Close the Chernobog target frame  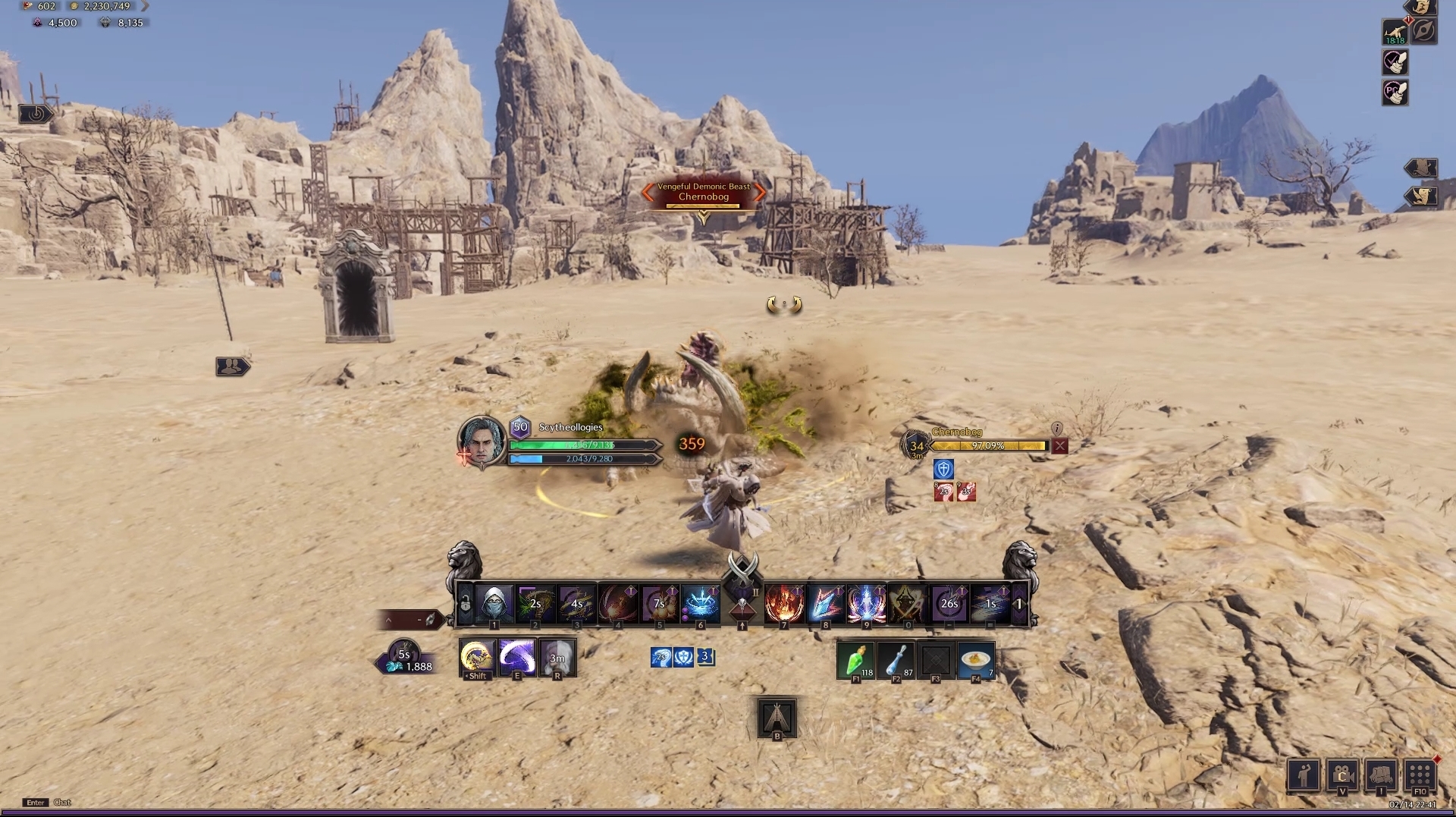(1060, 446)
